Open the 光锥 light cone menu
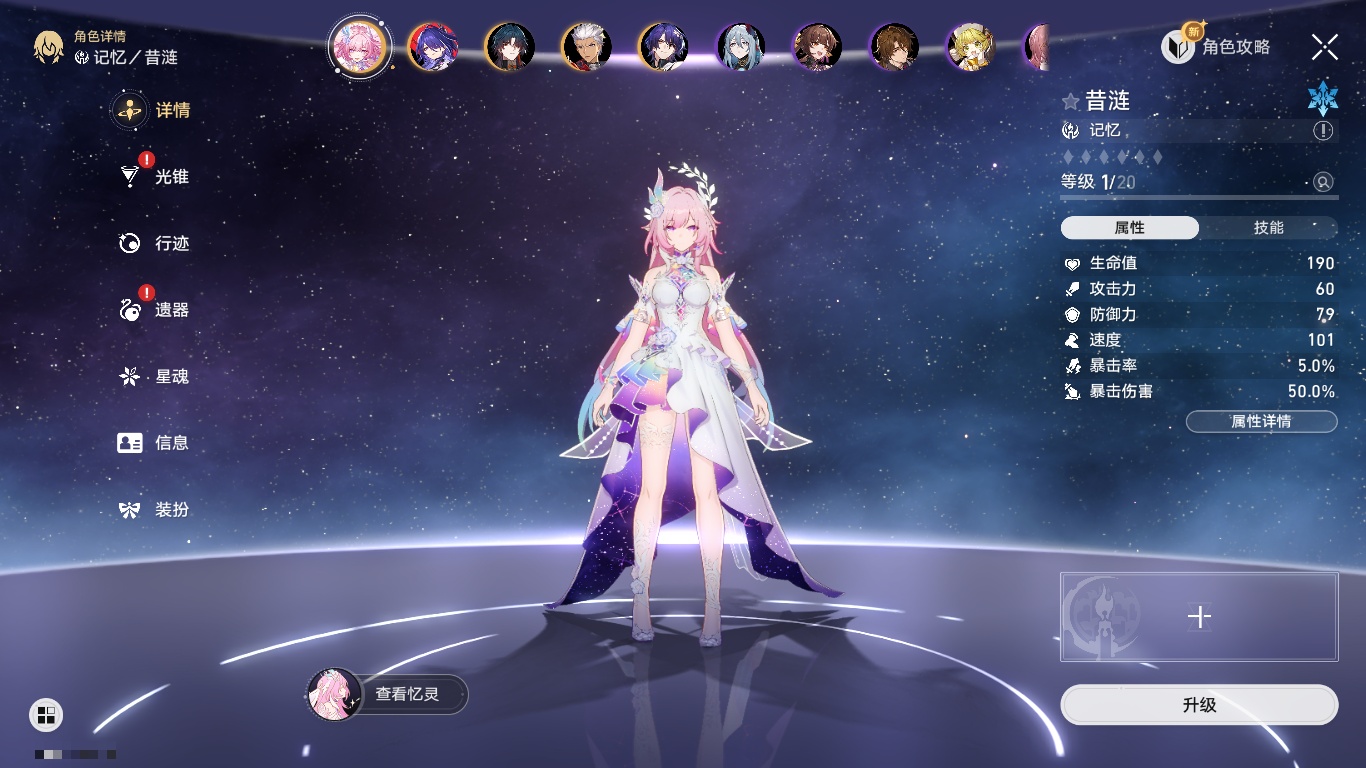The height and width of the screenshot is (768, 1366). (x=160, y=177)
